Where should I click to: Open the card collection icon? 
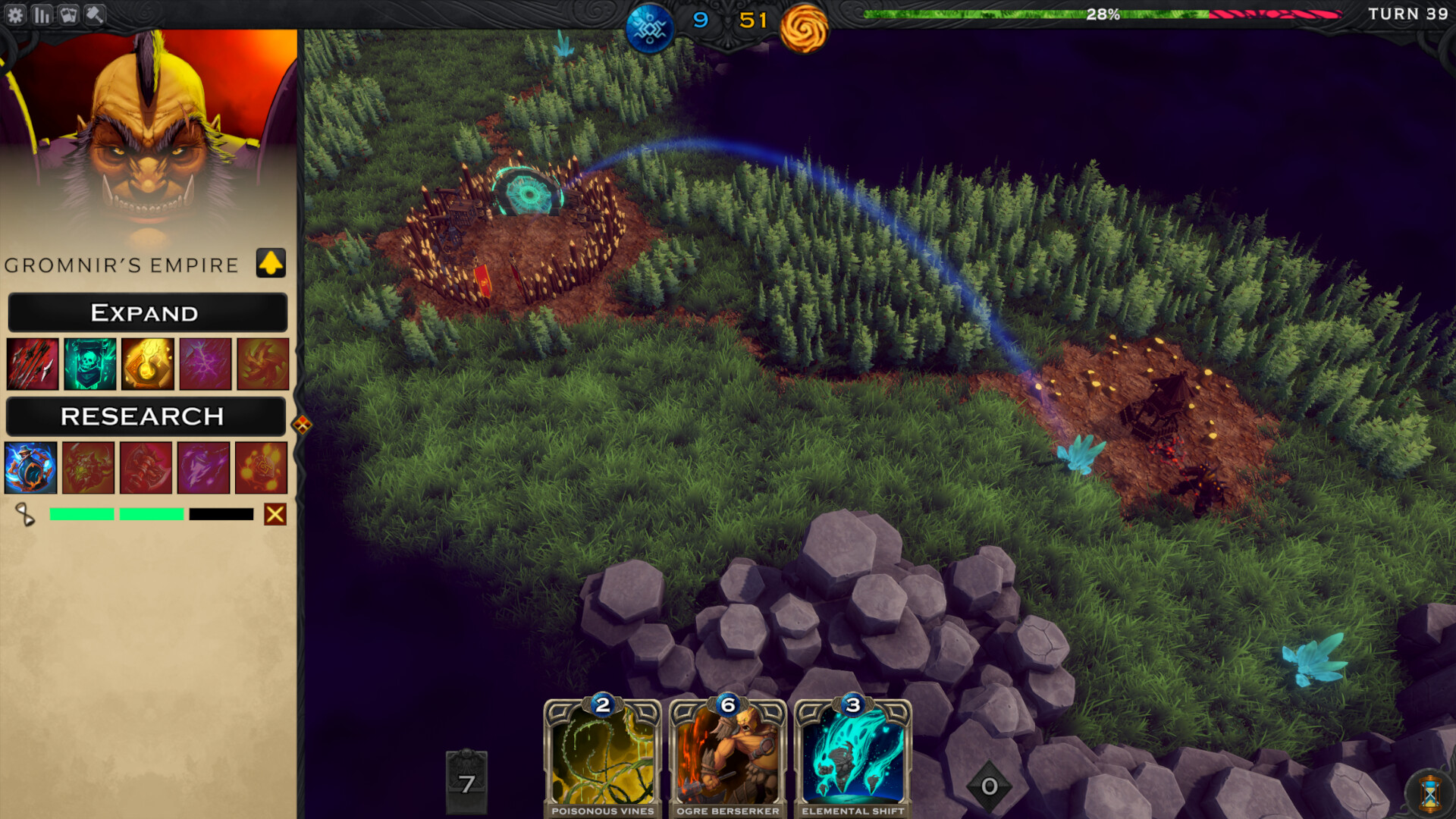(68, 14)
